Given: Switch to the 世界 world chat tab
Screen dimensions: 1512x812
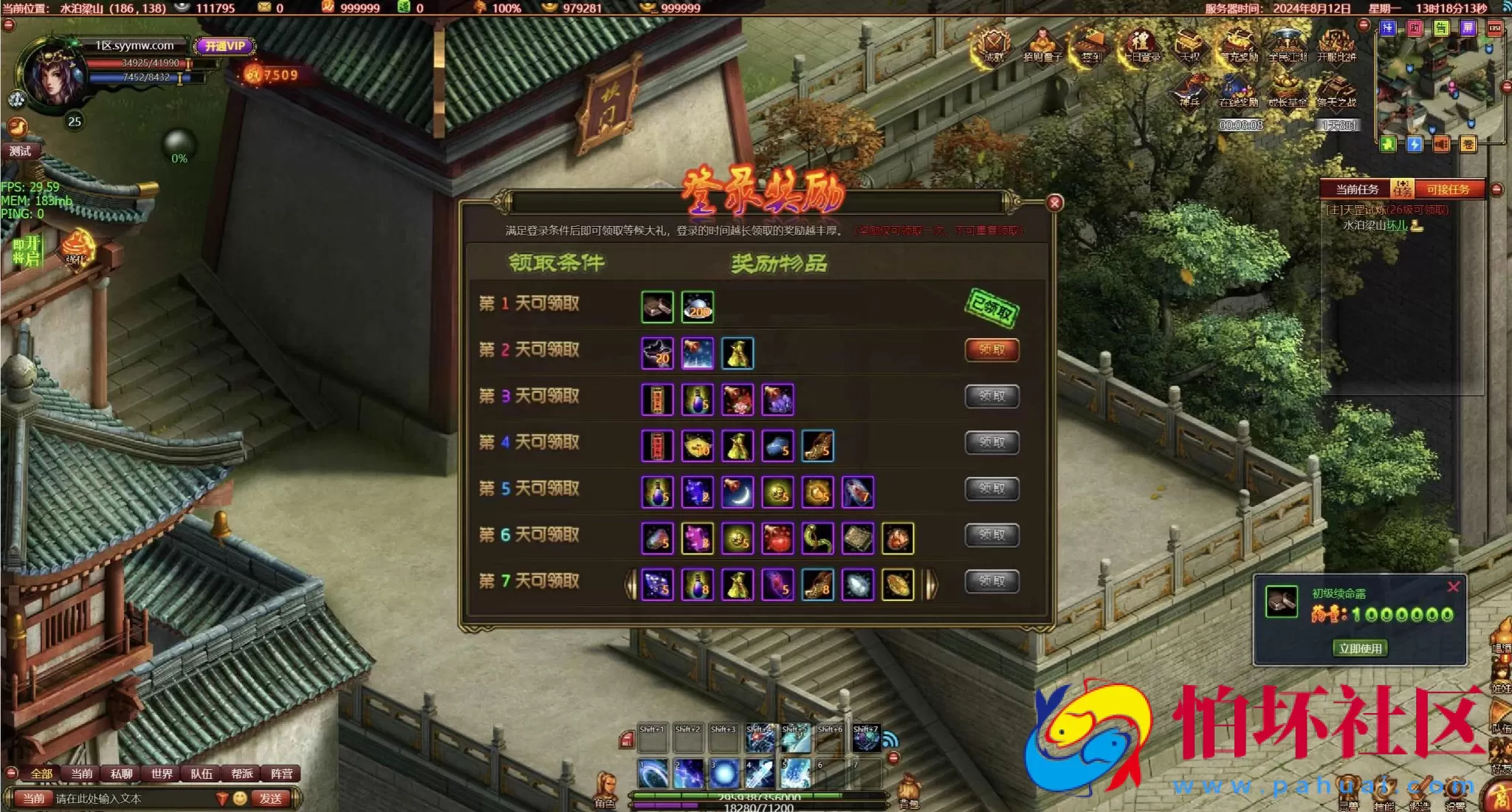Looking at the screenshot, I should point(162,774).
